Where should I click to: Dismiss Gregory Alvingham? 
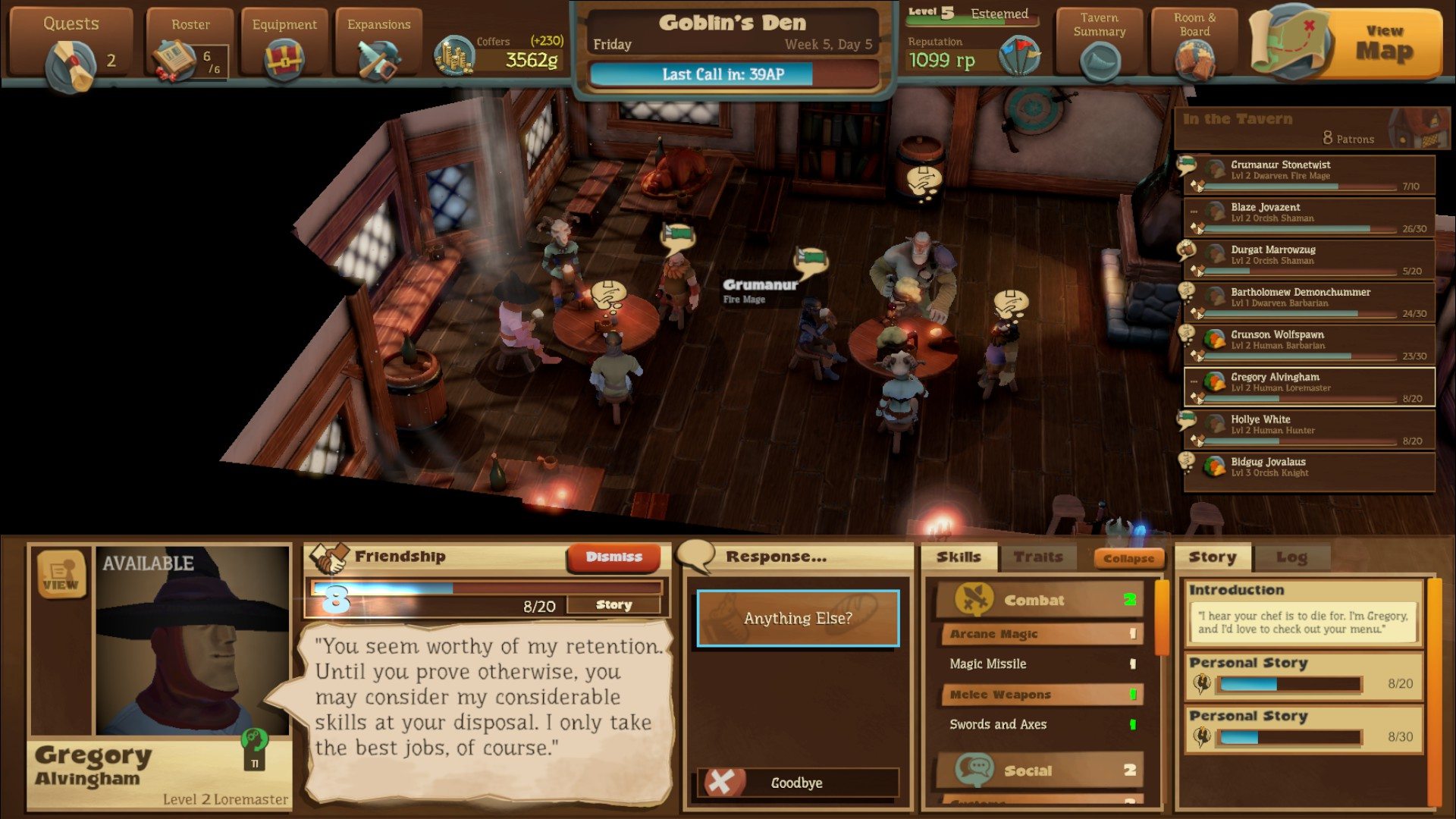(613, 557)
